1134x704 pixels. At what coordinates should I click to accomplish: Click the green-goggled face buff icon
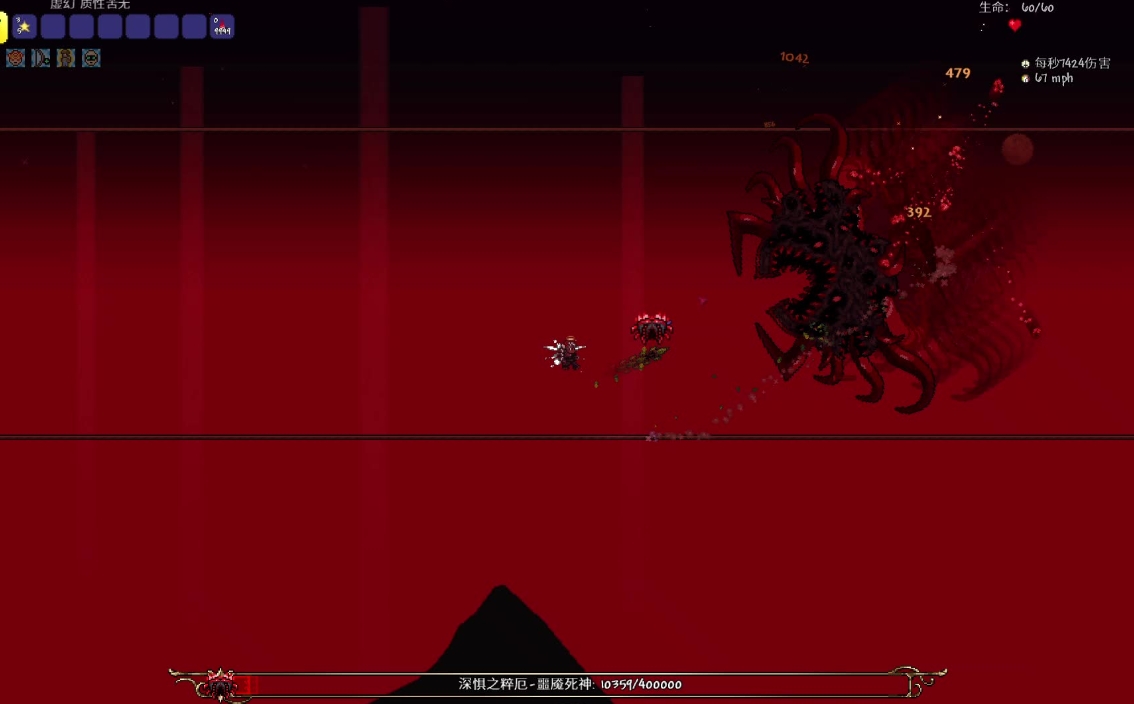coord(91,58)
